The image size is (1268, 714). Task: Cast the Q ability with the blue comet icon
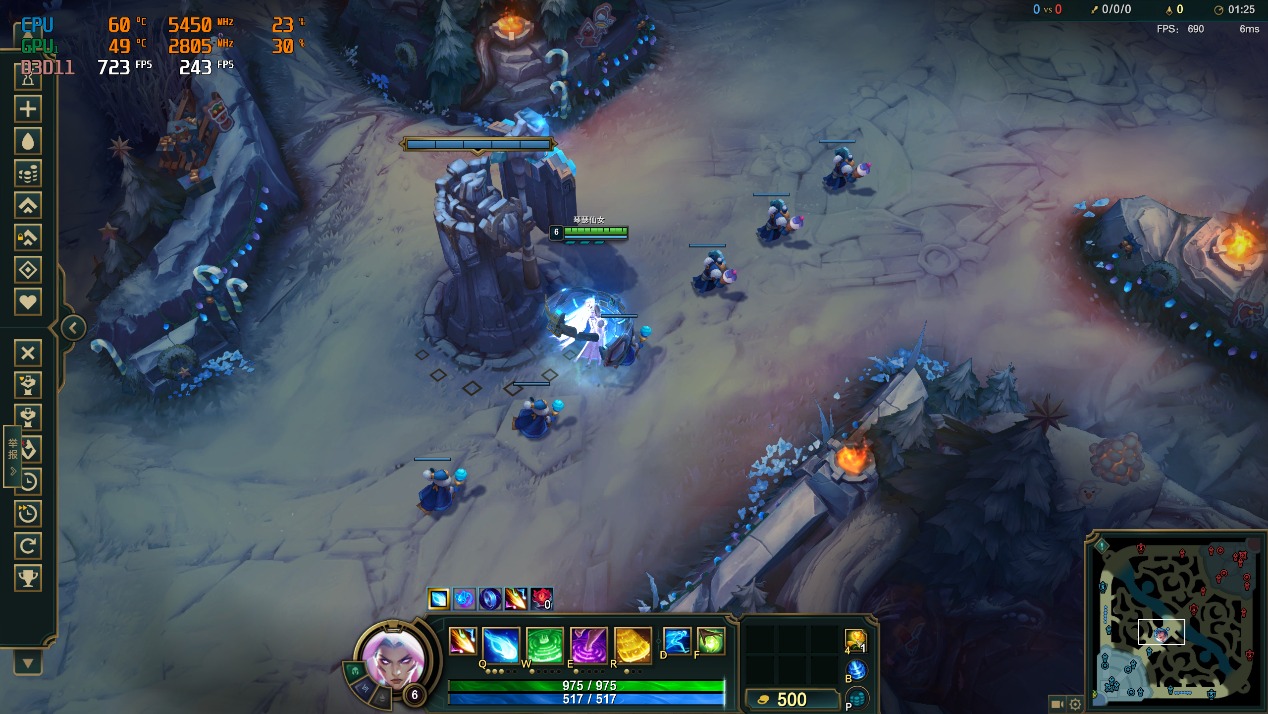click(x=501, y=645)
